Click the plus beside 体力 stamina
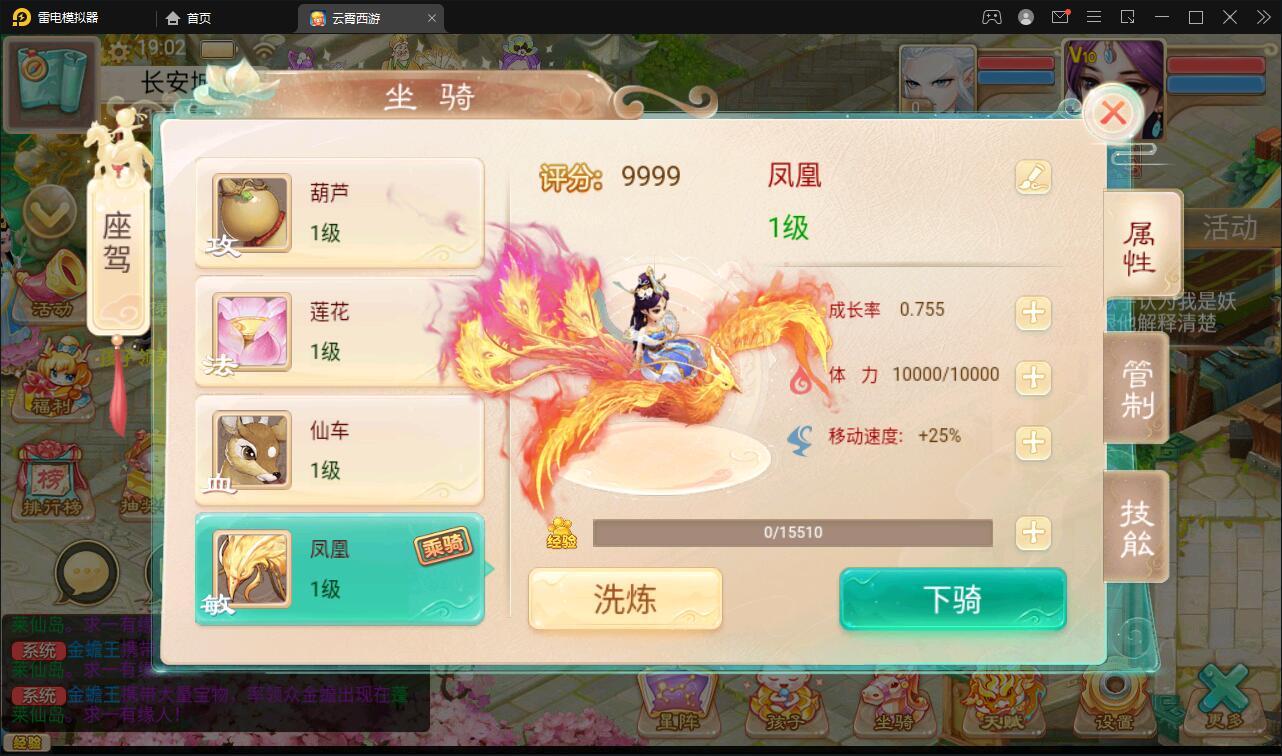The height and width of the screenshot is (756, 1282). 1033,378
